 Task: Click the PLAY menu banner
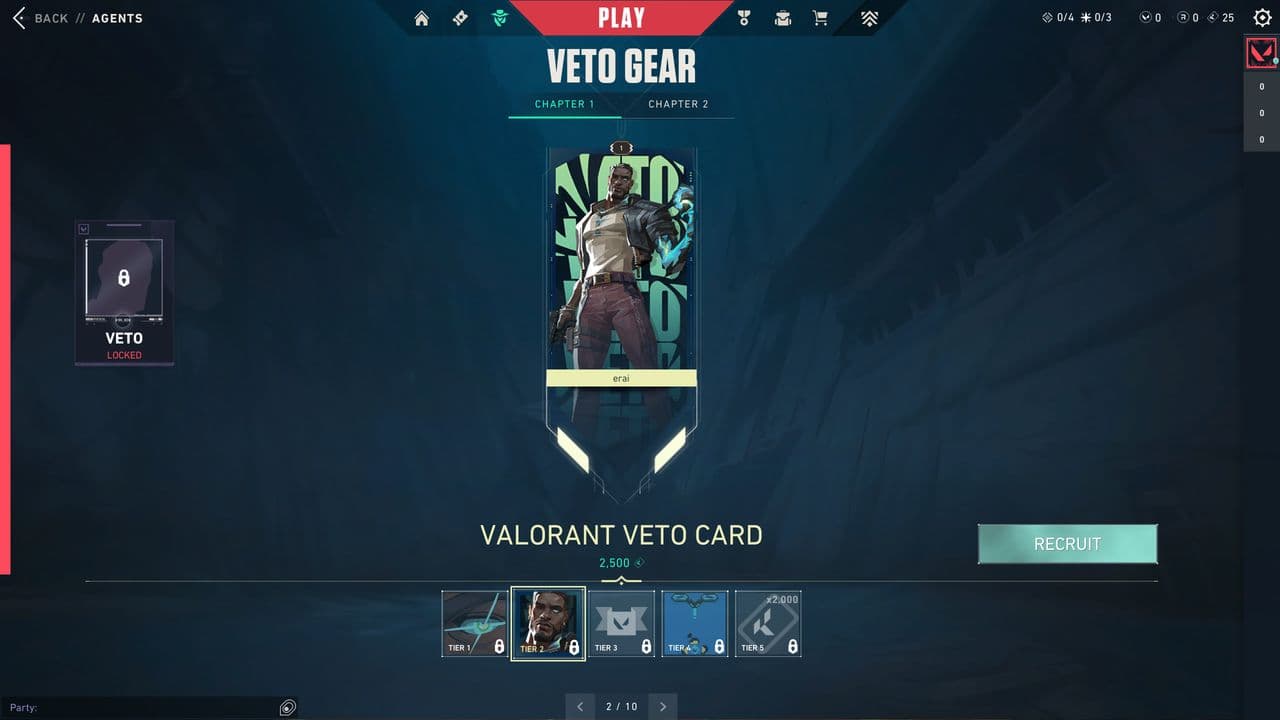coord(620,16)
